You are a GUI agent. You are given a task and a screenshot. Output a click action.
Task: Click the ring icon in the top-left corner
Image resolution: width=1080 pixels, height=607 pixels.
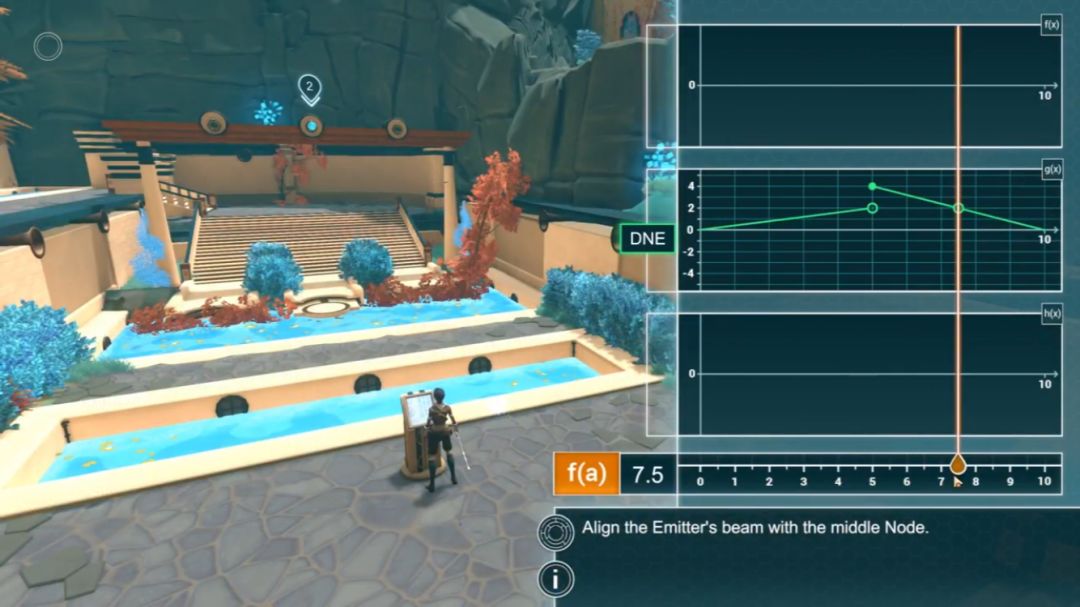[x=48, y=46]
